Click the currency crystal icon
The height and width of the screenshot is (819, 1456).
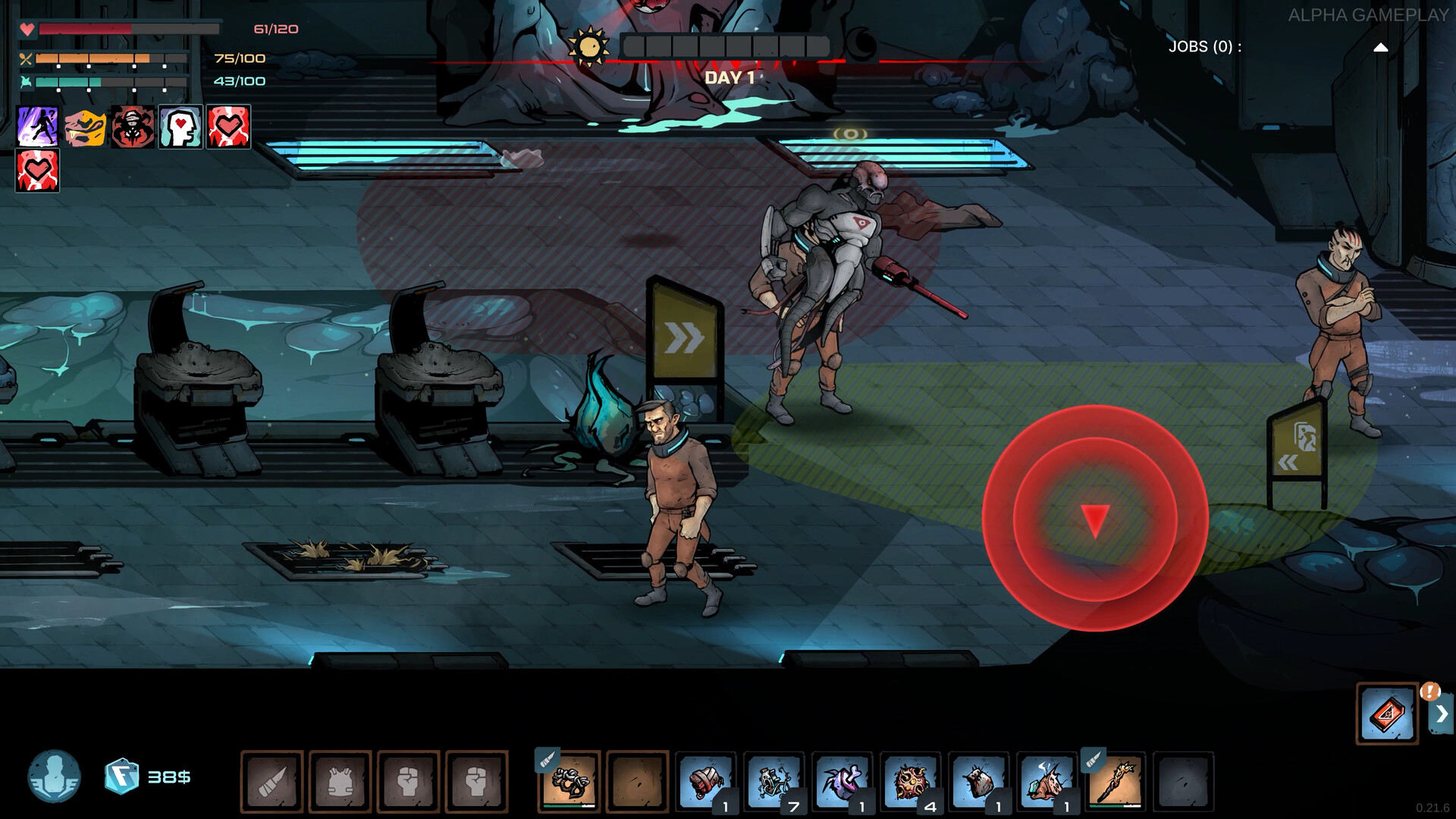tap(121, 777)
